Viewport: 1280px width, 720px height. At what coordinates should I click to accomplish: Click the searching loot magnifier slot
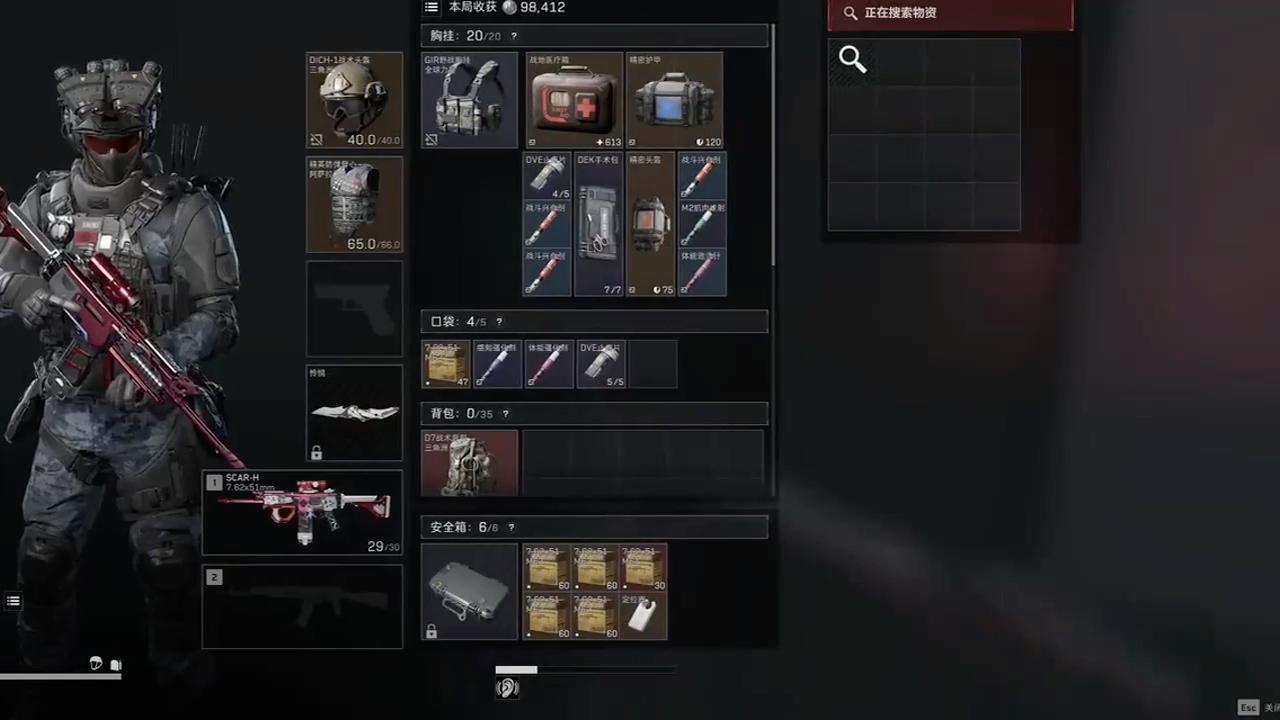pyautogui.click(x=853, y=61)
